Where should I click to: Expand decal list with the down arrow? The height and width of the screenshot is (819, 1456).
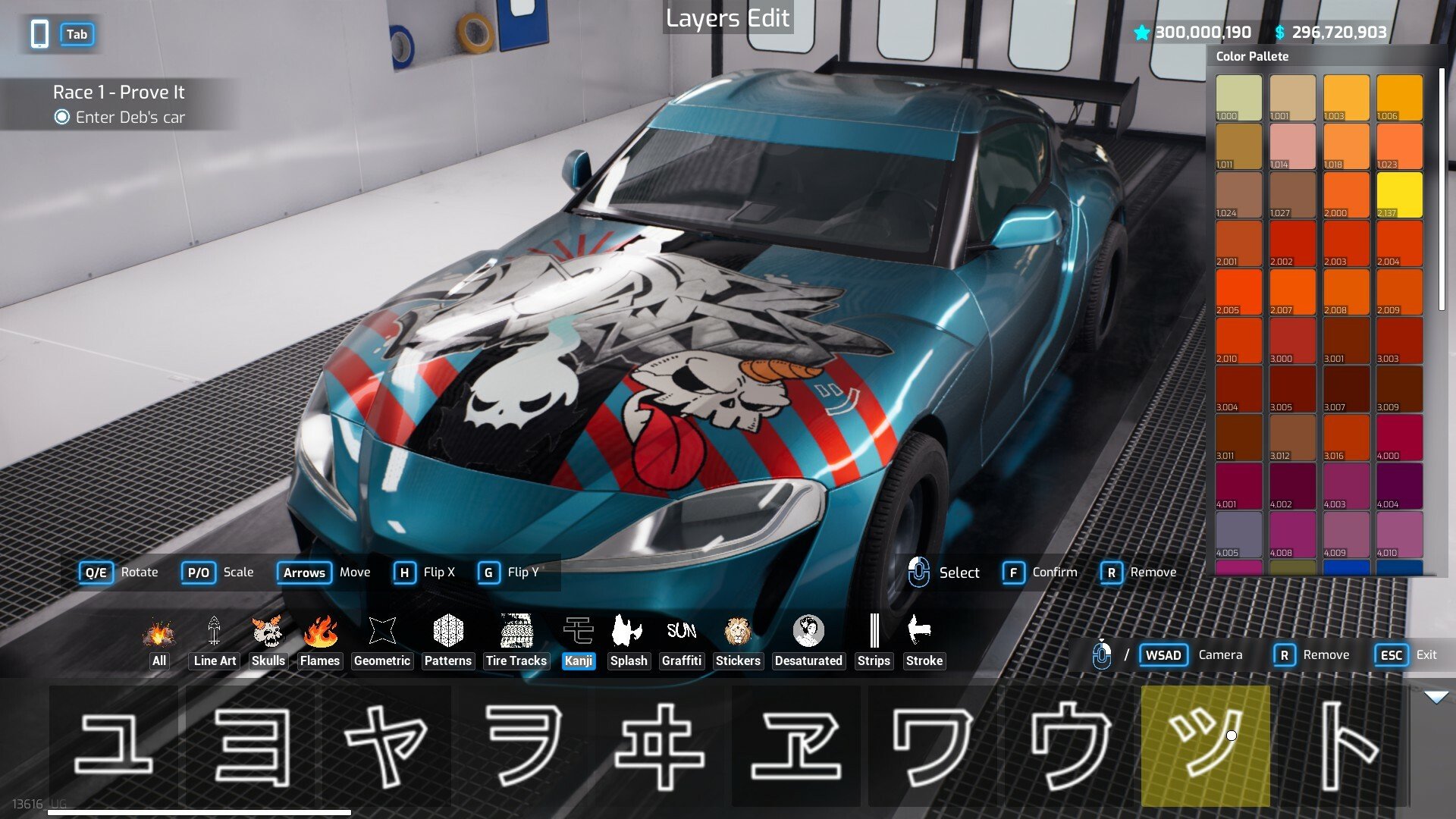[x=1436, y=697]
